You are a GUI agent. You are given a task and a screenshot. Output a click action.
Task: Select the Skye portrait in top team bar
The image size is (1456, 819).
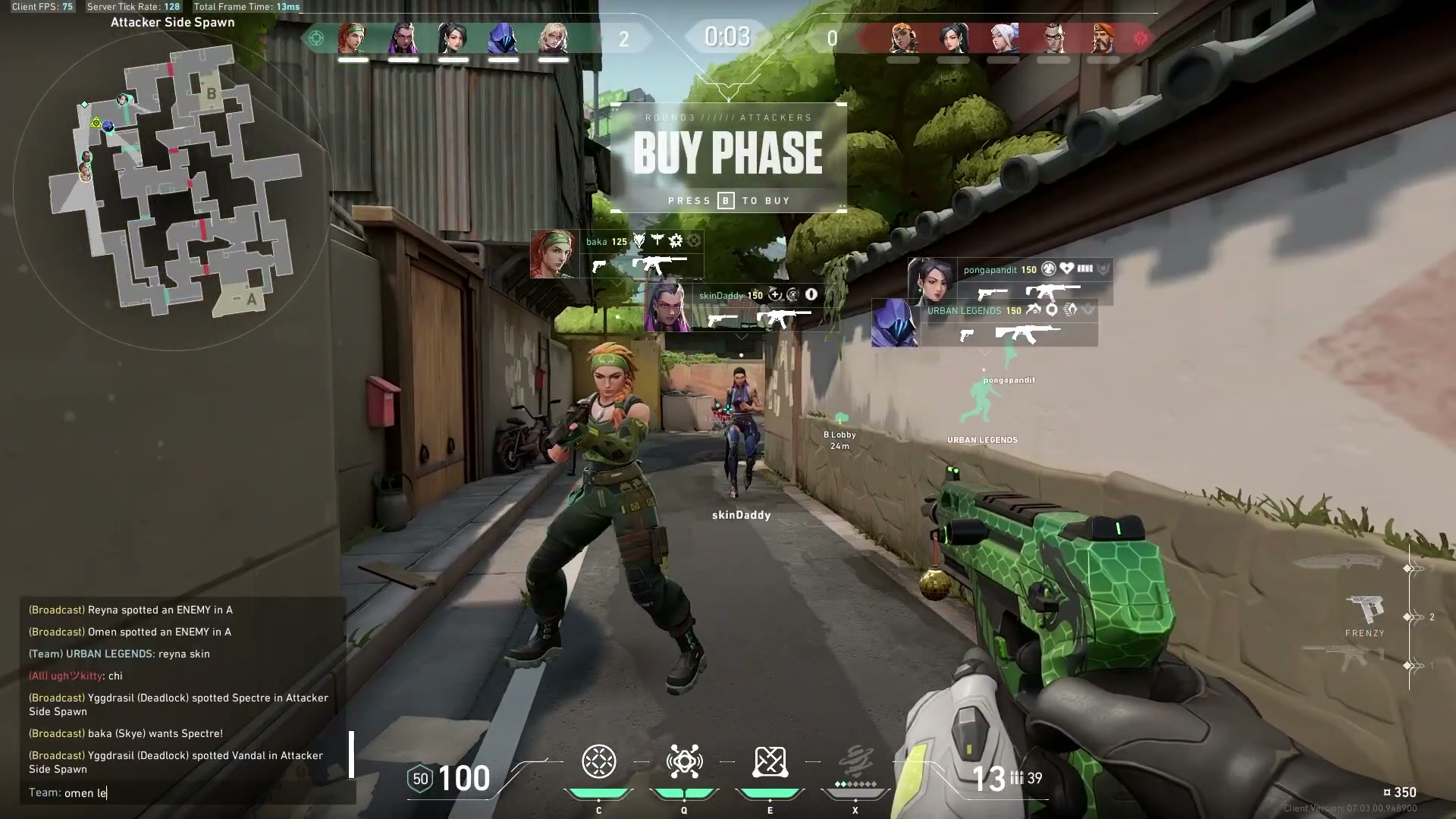click(353, 38)
